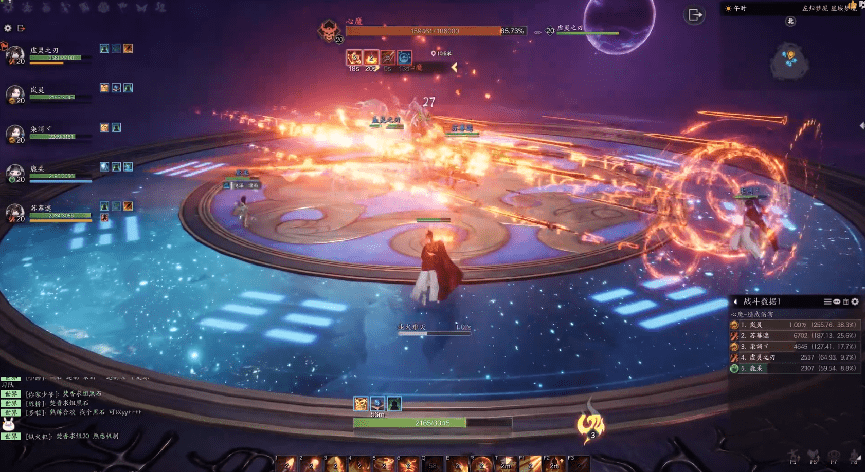Select the third party member portrait

[15, 133]
